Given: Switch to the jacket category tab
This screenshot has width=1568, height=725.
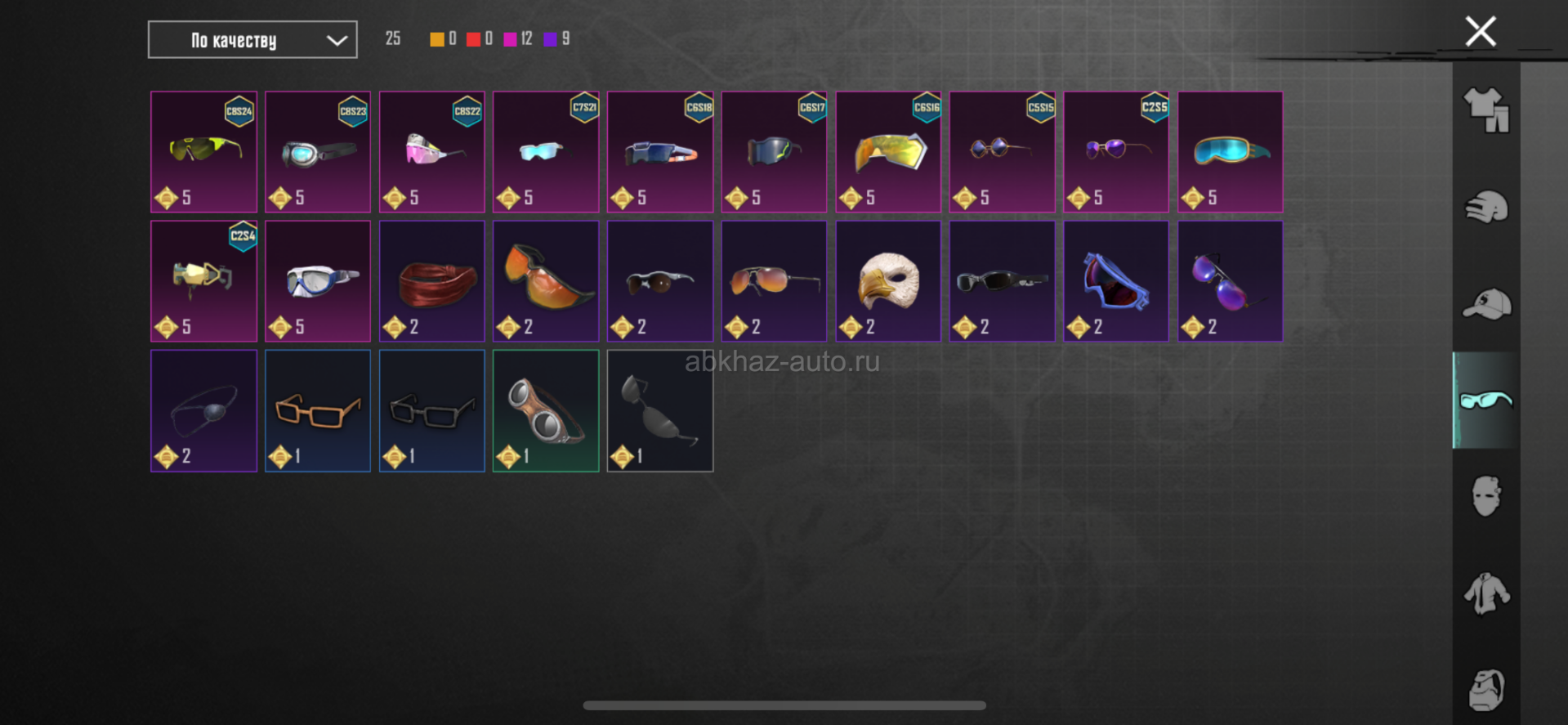Looking at the screenshot, I should coord(1485,593).
